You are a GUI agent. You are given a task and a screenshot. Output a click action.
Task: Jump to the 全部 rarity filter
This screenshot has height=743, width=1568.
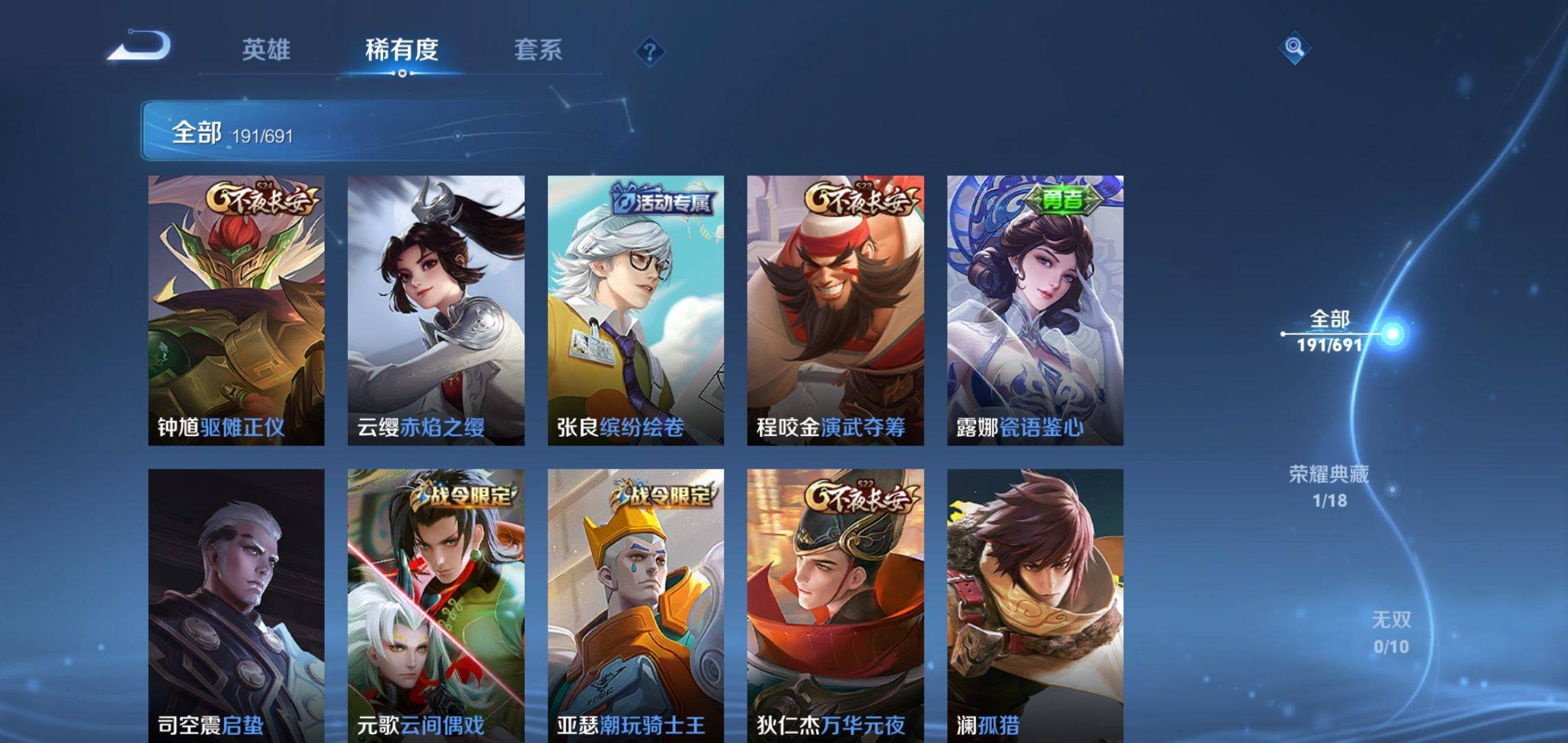(1329, 331)
